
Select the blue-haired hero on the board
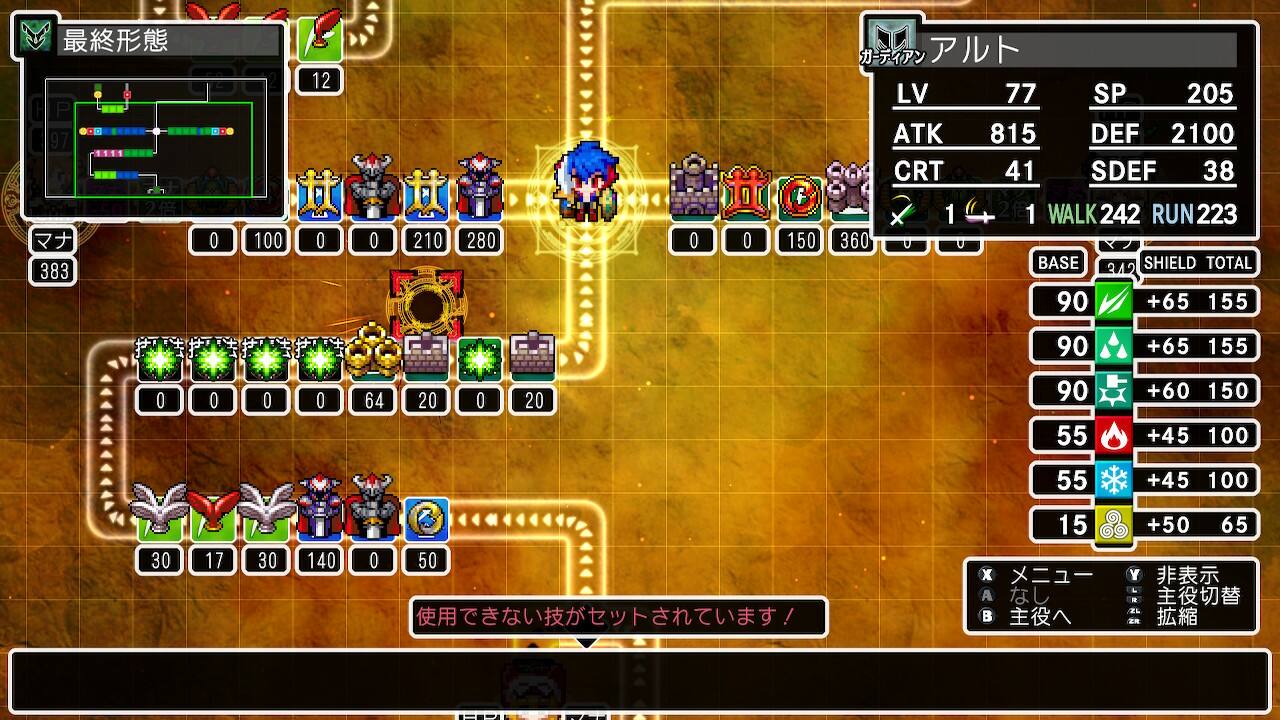585,182
